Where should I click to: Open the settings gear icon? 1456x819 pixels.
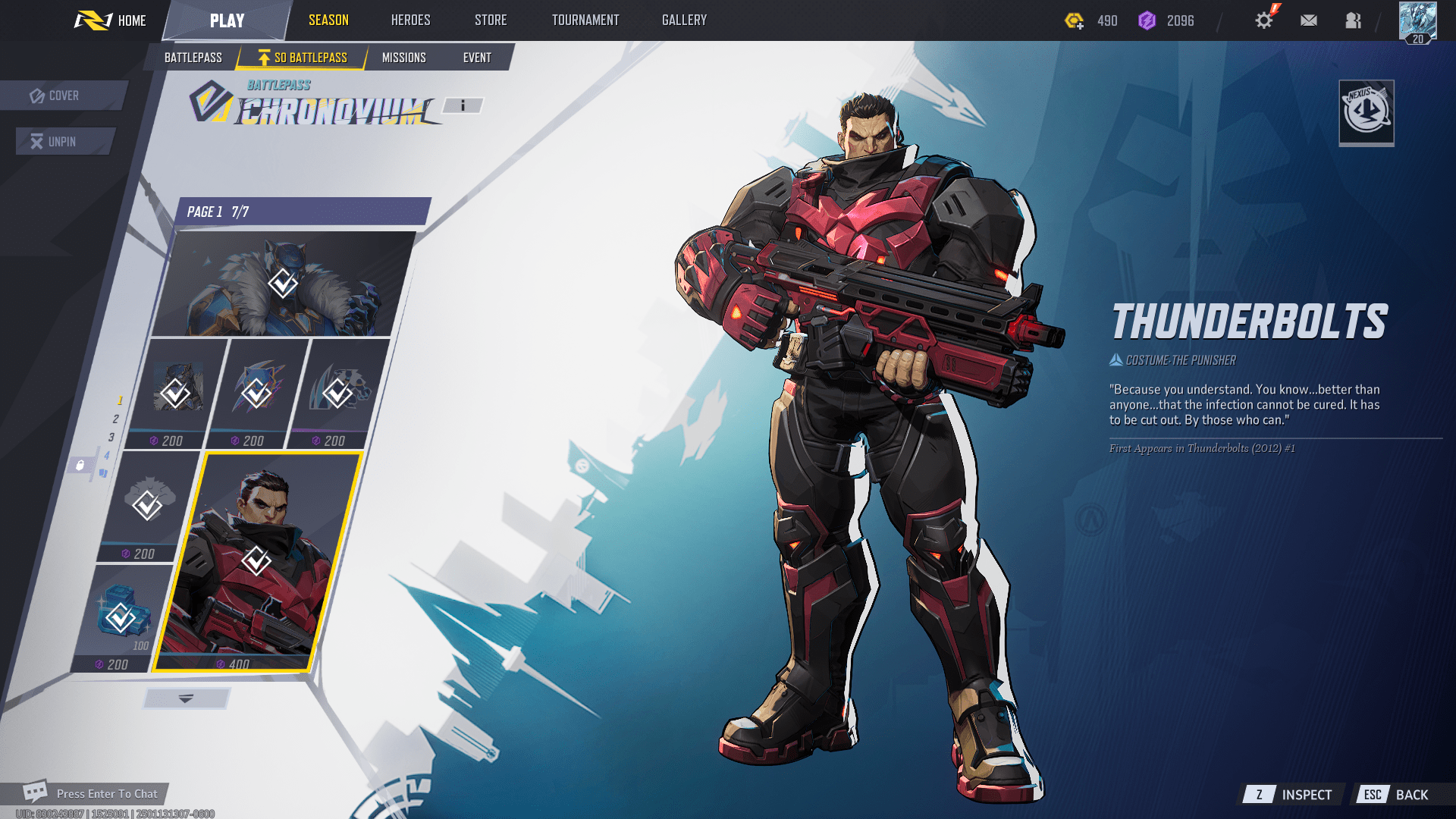coord(1263,20)
